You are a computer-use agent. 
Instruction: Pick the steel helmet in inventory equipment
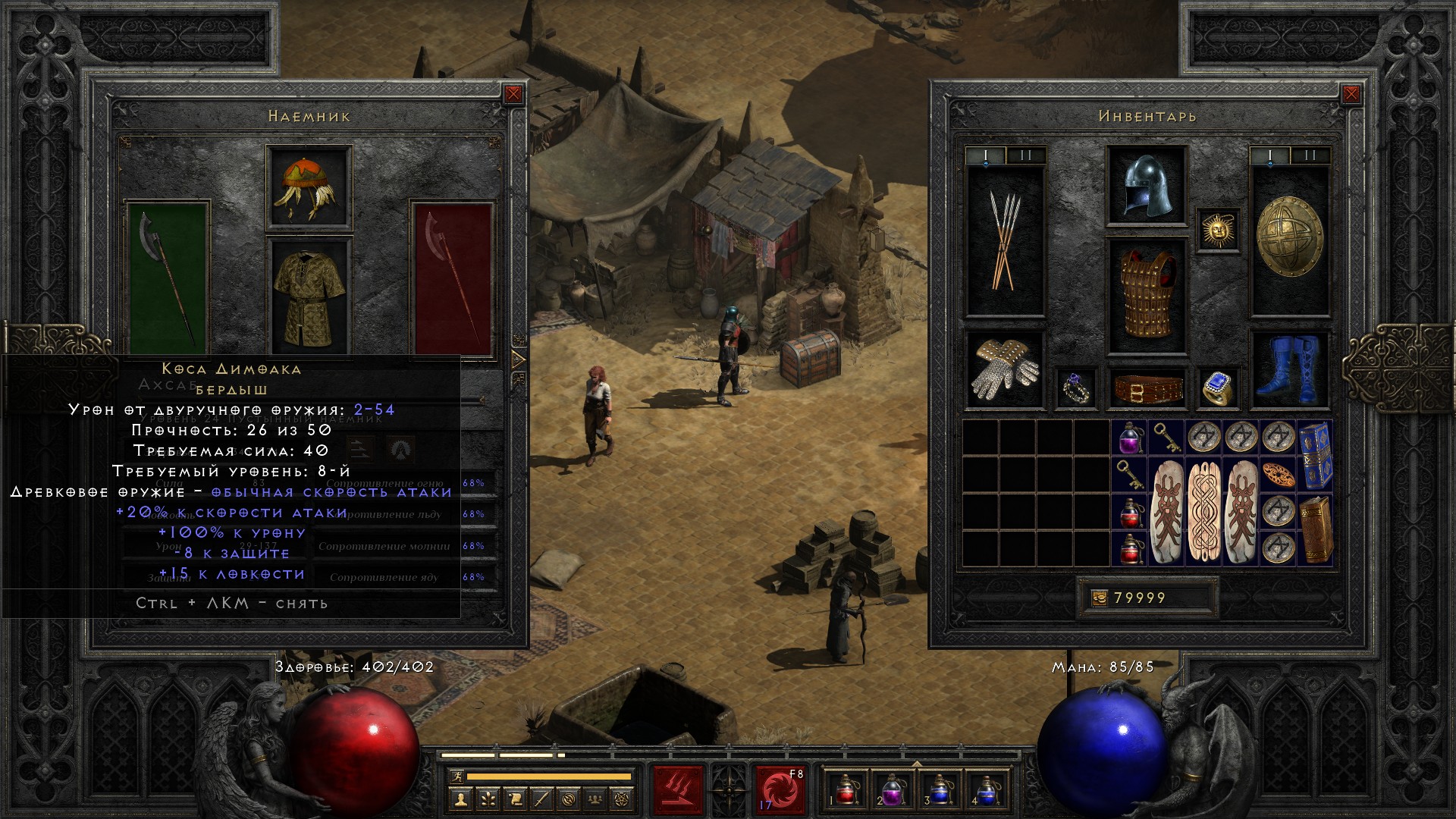(x=1146, y=186)
